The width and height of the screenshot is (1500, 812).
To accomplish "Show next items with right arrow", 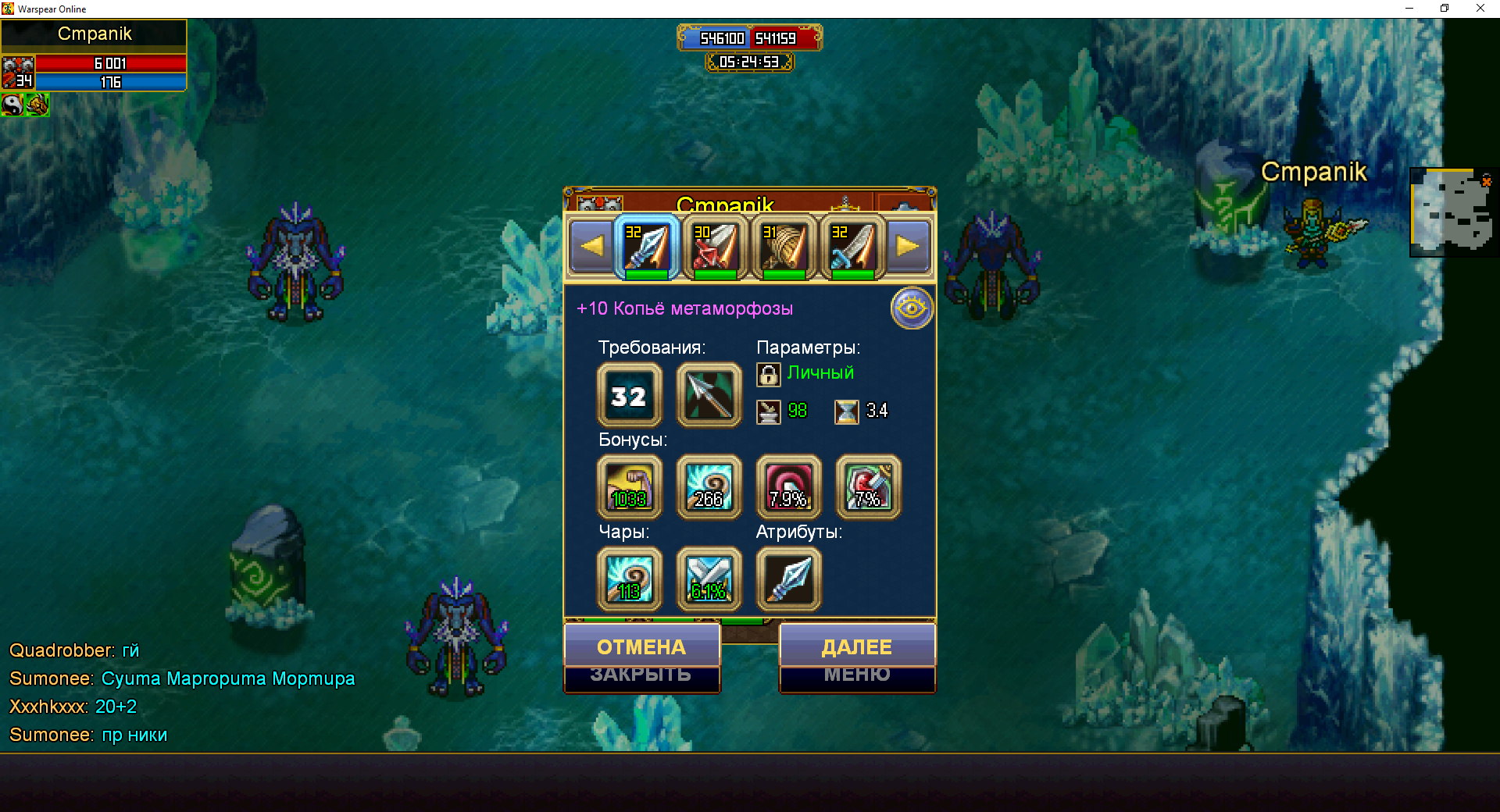I will point(908,247).
